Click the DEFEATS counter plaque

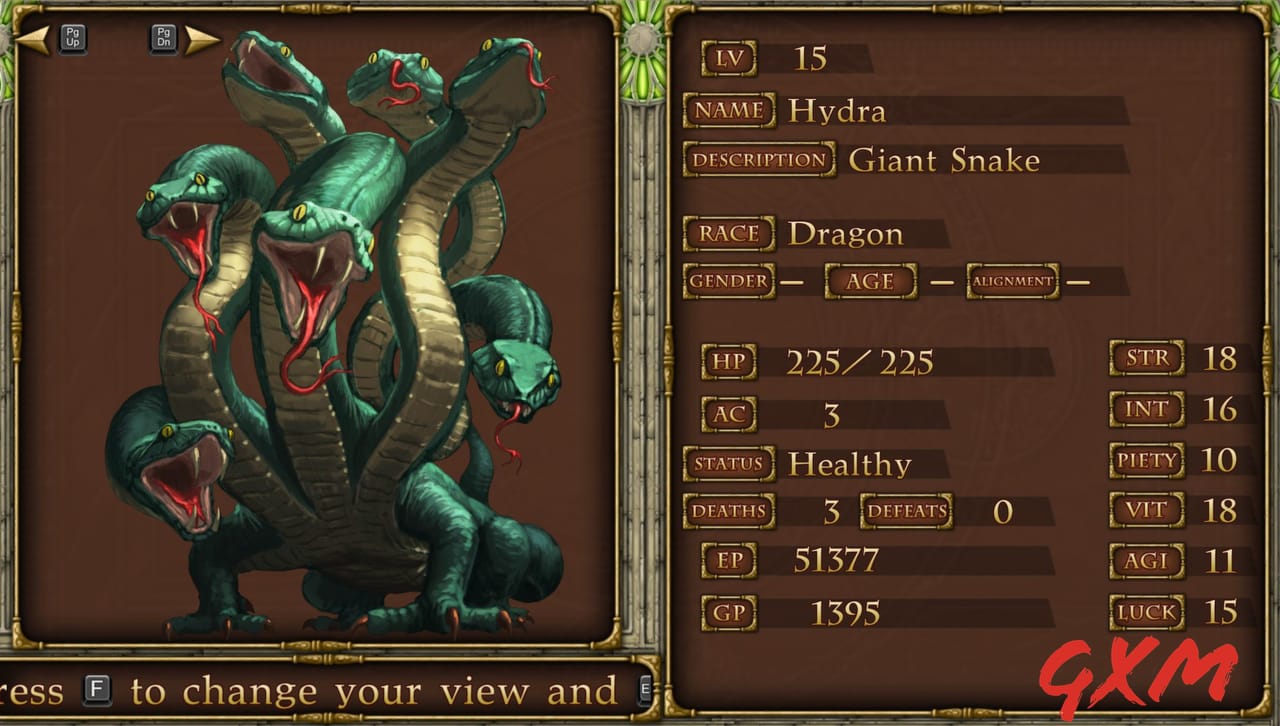click(908, 511)
